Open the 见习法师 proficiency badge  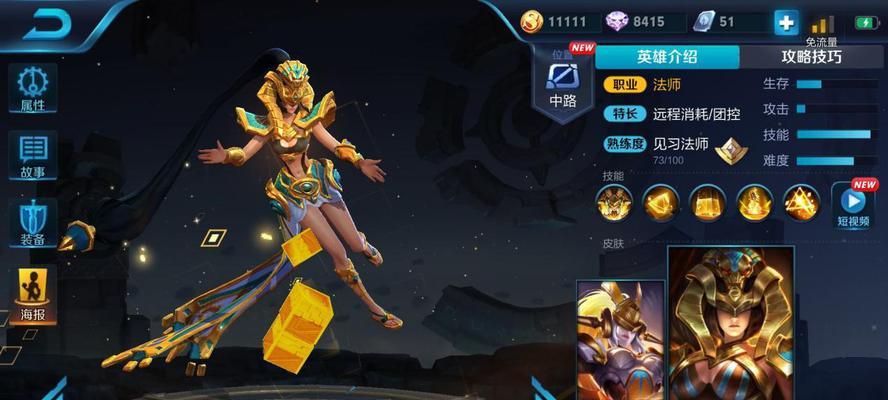point(732,150)
